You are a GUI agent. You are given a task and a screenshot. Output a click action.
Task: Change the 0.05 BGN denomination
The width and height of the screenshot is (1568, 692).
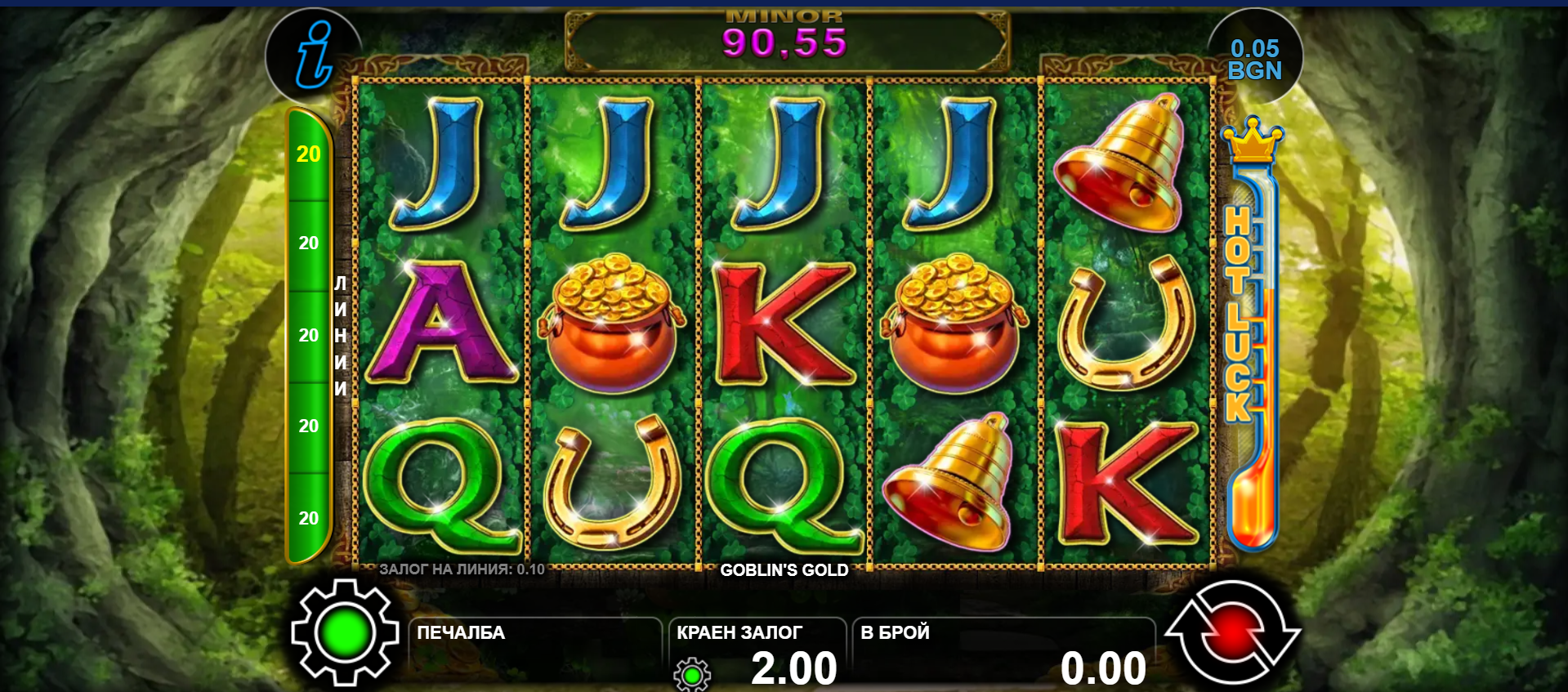click(1254, 60)
